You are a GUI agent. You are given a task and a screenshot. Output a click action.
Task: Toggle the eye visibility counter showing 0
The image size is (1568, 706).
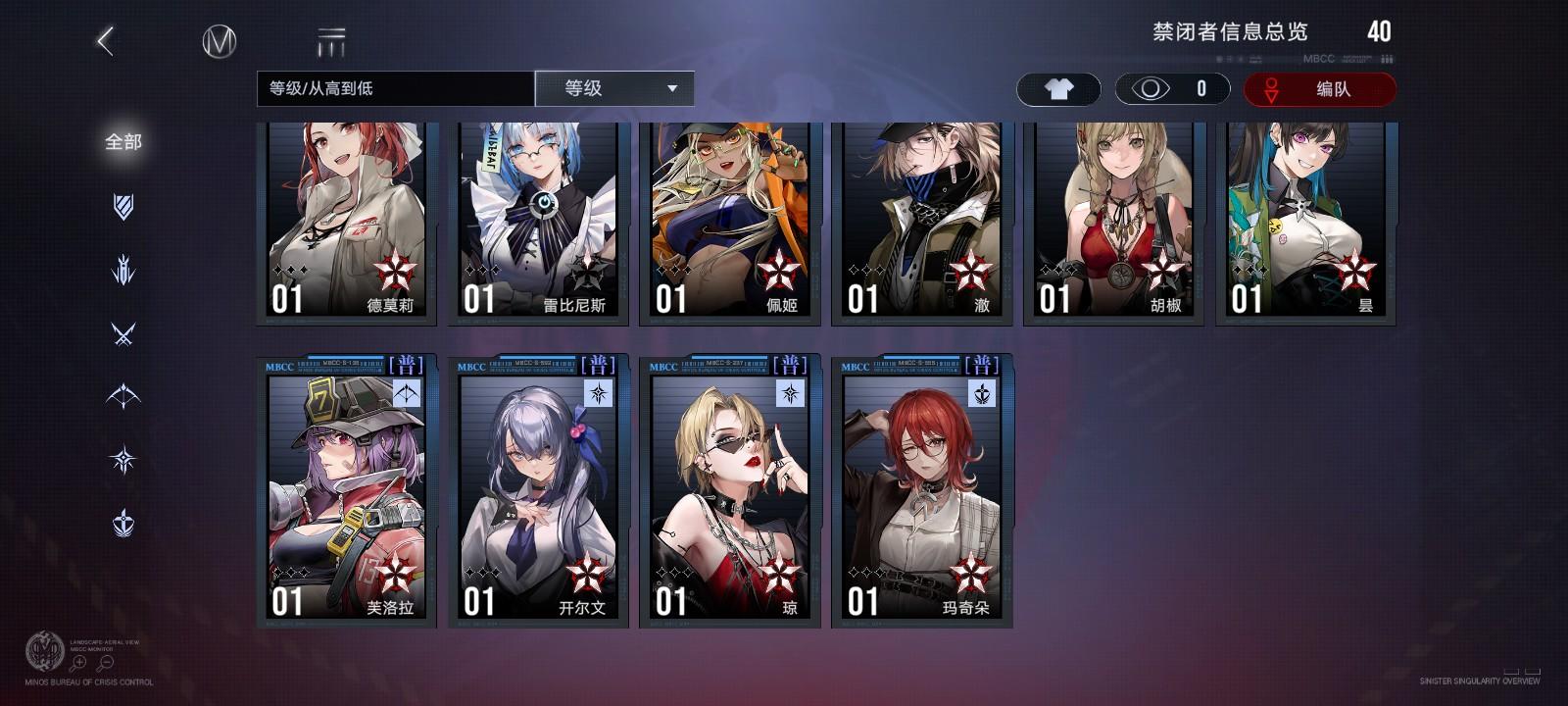(1170, 88)
